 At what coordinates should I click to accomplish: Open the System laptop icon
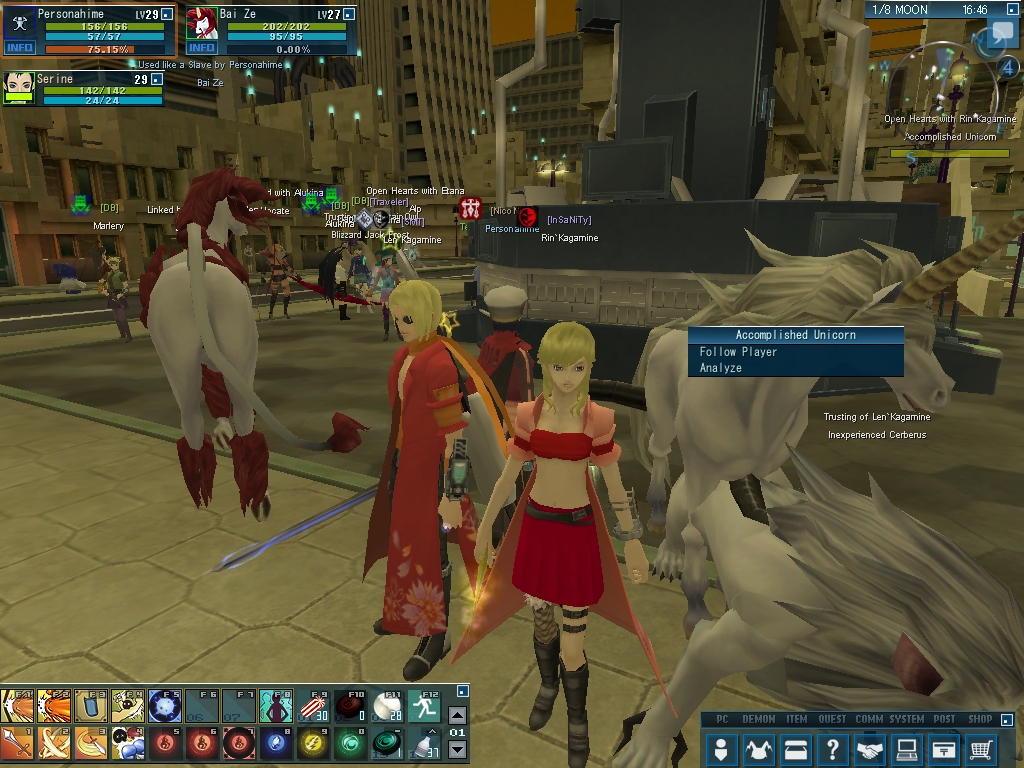coord(907,748)
